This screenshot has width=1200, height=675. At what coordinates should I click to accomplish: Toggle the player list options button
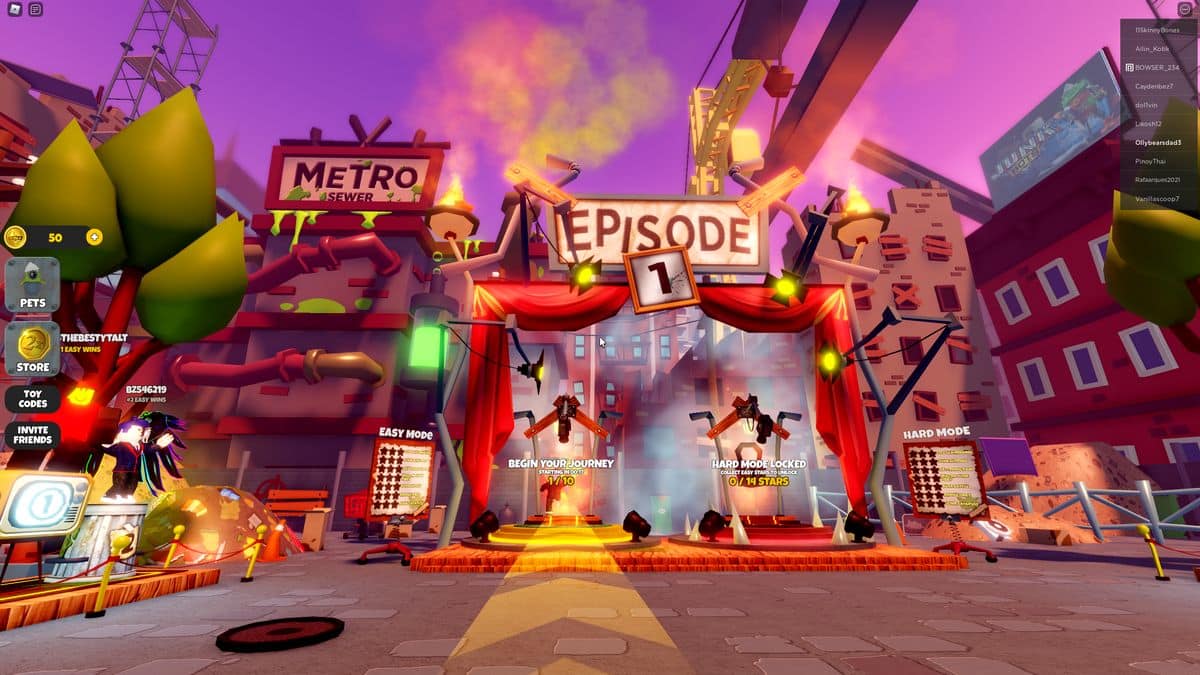[1185, 9]
